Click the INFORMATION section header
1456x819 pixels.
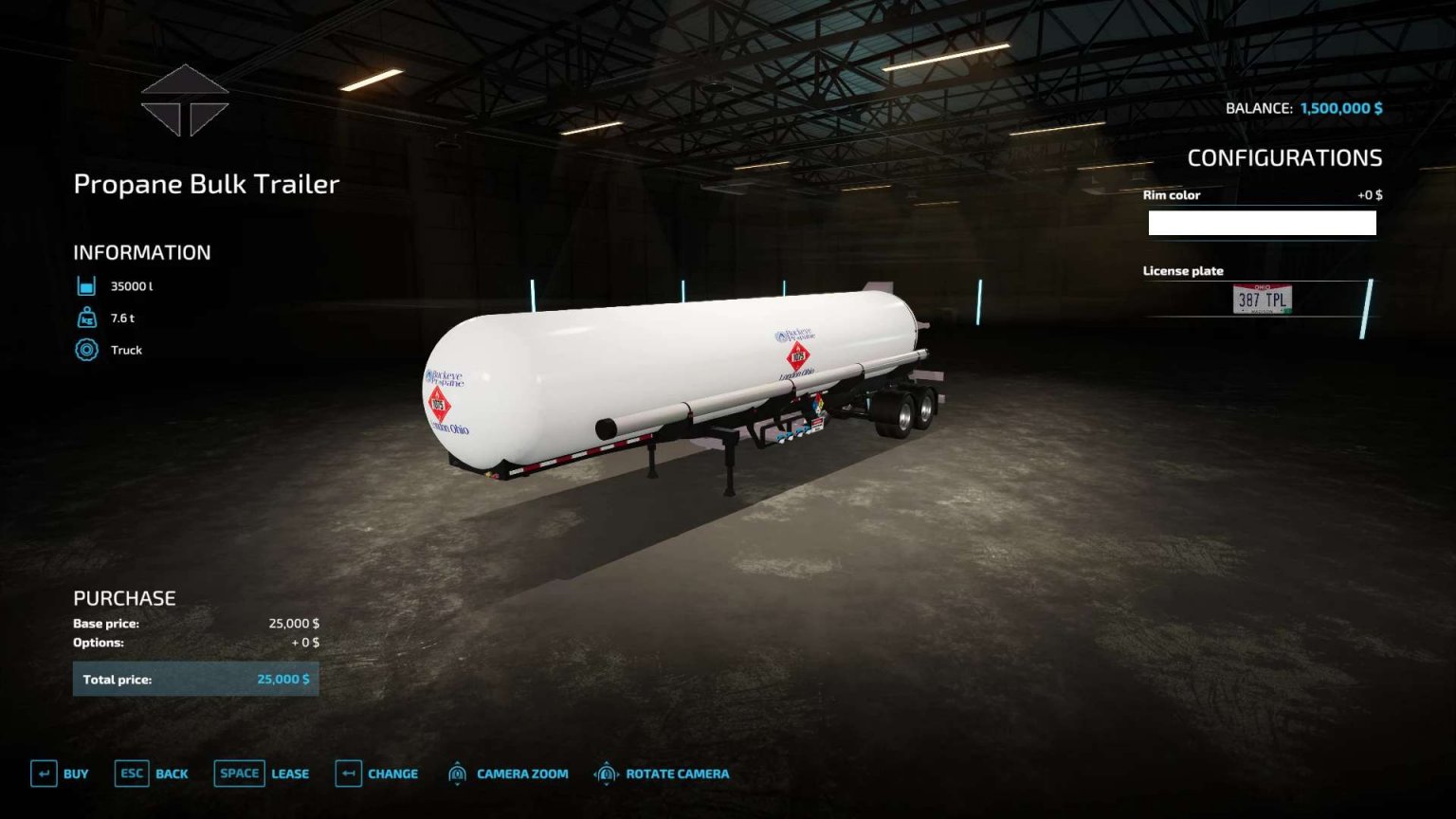pyautogui.click(x=141, y=252)
